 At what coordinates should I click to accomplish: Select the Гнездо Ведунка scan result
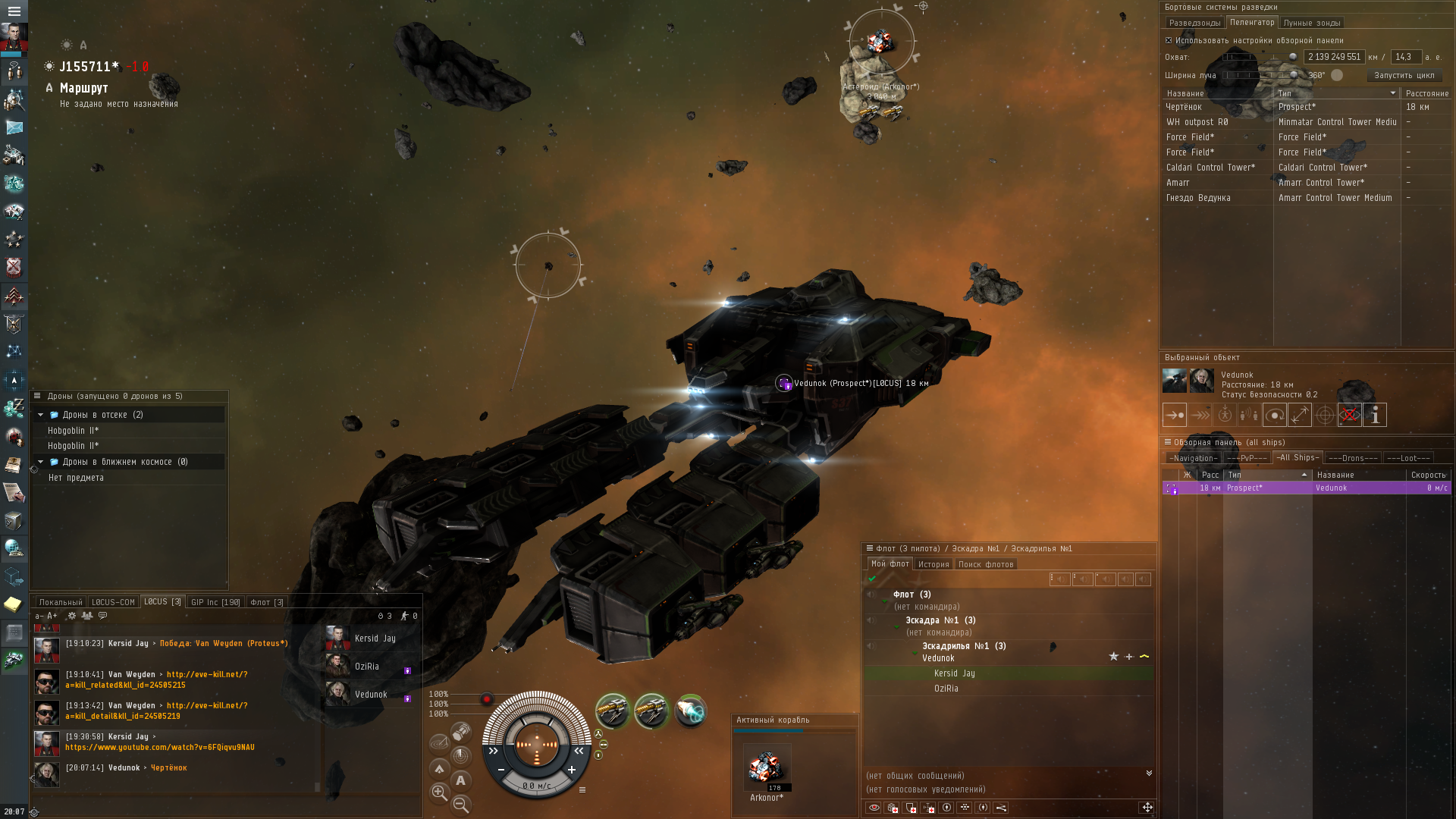click(1198, 198)
